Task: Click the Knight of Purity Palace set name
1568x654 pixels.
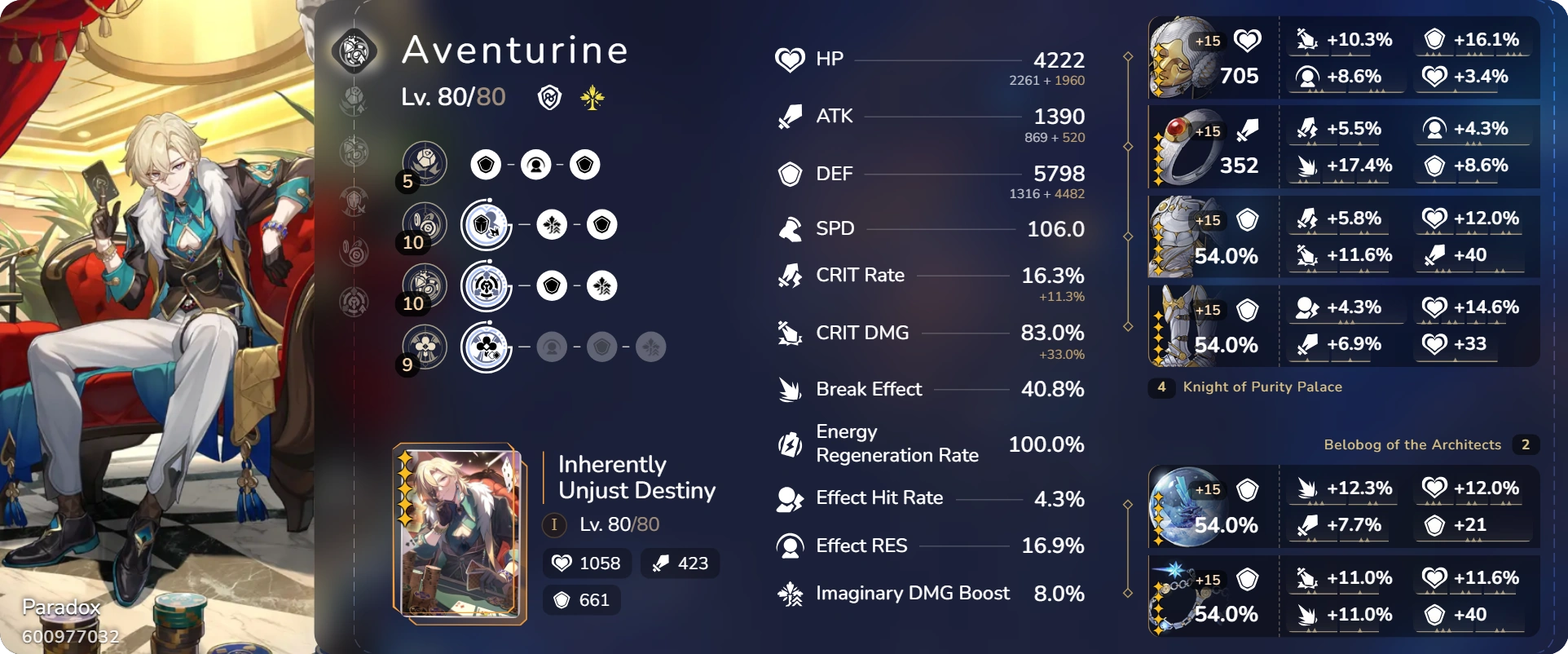Action: [x=1264, y=387]
